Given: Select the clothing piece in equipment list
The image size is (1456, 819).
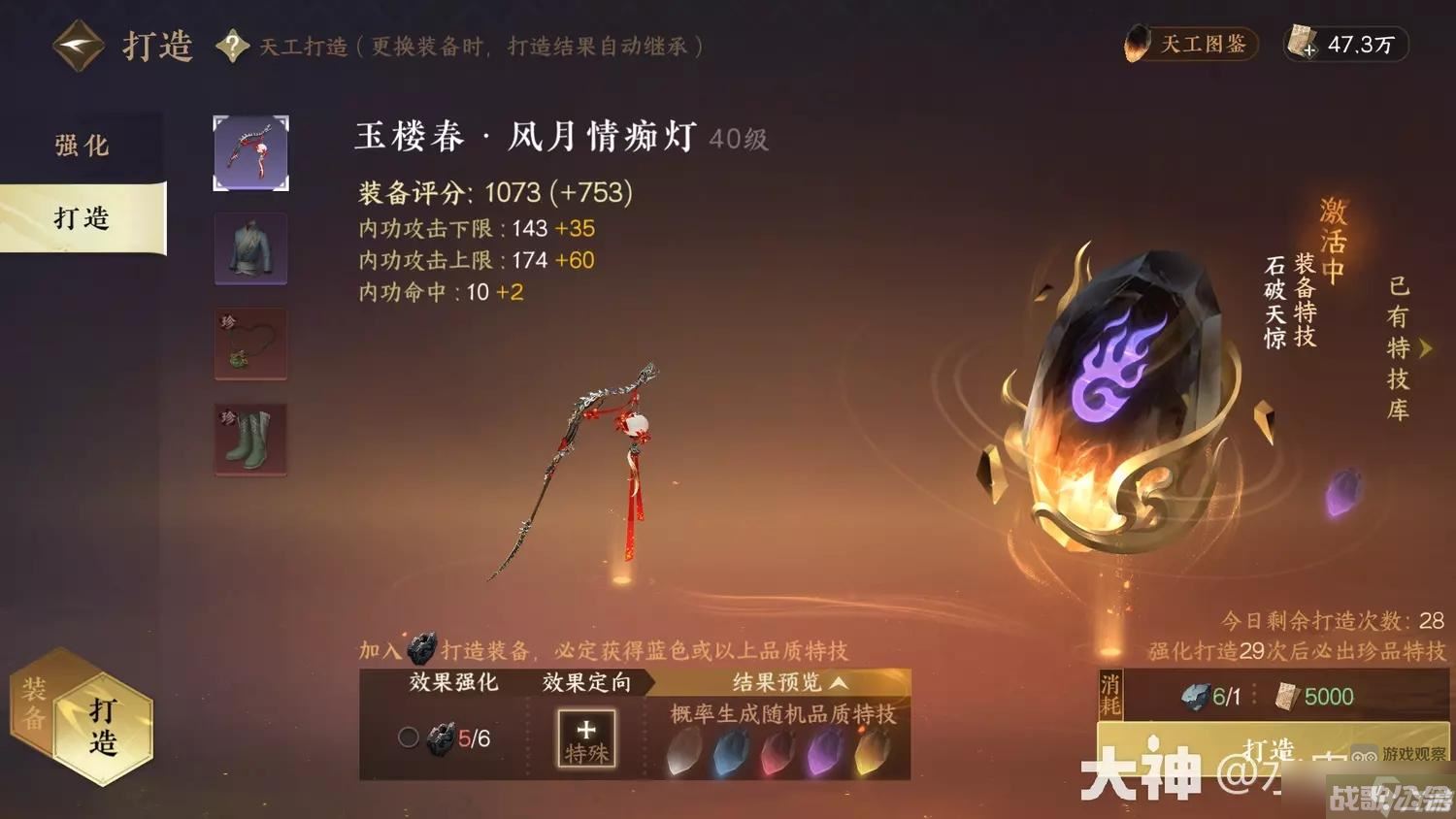Looking at the screenshot, I should pos(250,249).
